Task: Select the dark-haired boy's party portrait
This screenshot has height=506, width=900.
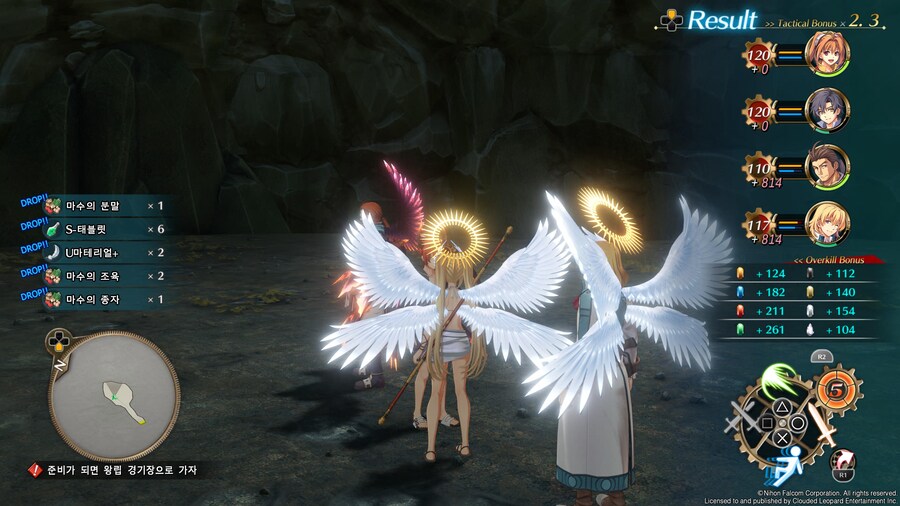Action: tap(826, 109)
